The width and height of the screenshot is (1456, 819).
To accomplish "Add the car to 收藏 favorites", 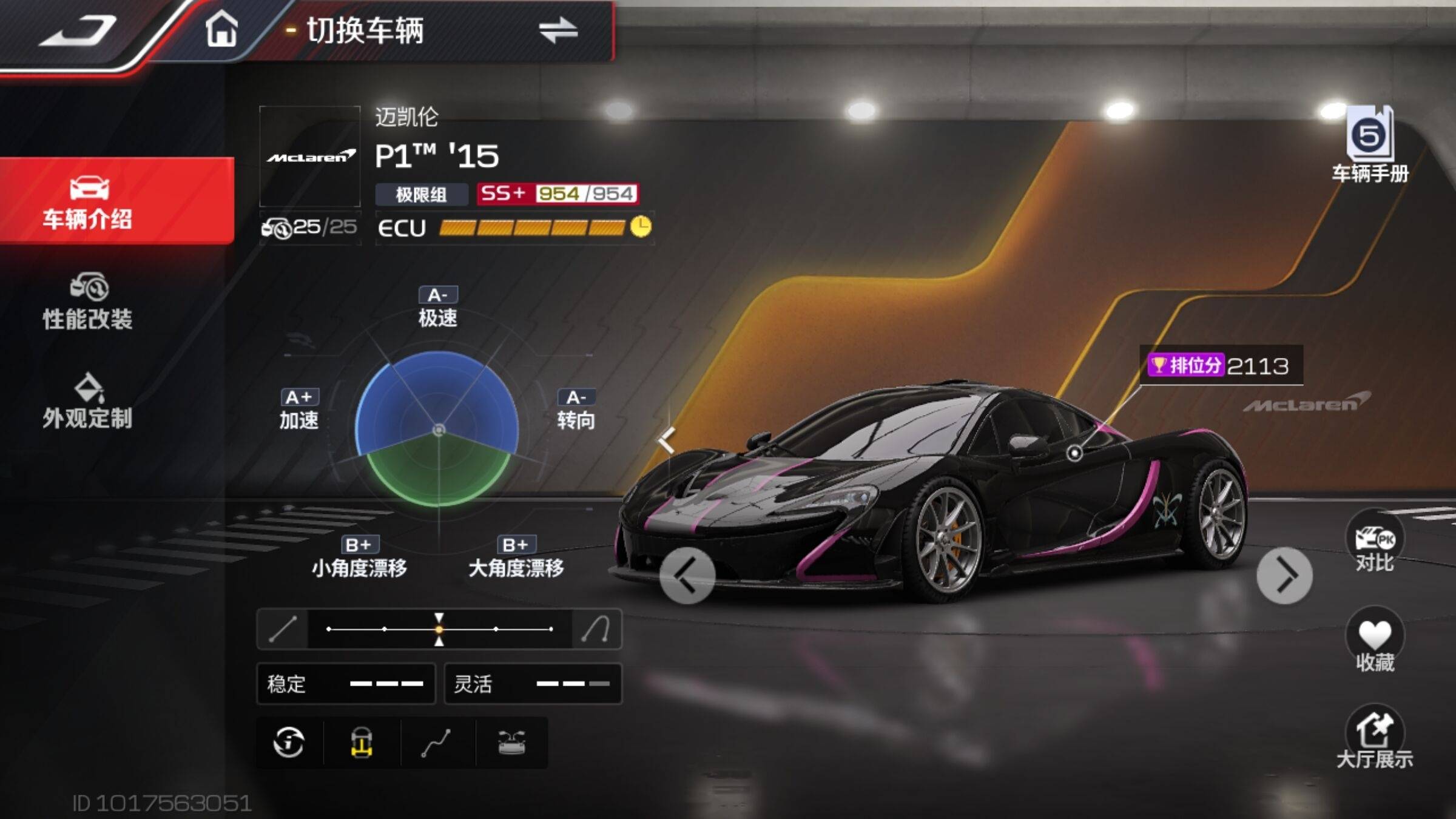I will (1375, 640).
